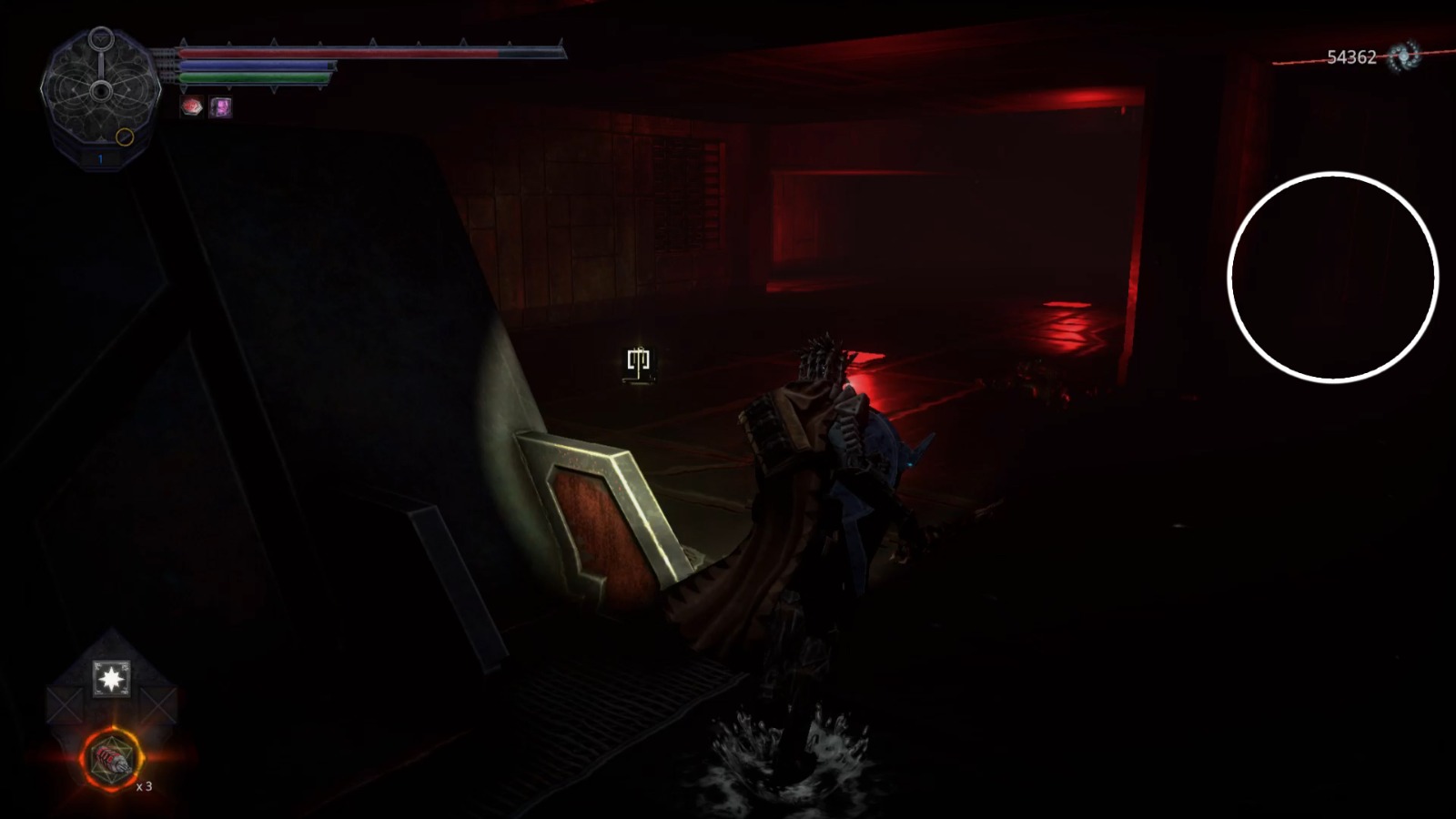1456x819 pixels.
Task: Expand the level indicator showing 1
Action: click(100, 157)
